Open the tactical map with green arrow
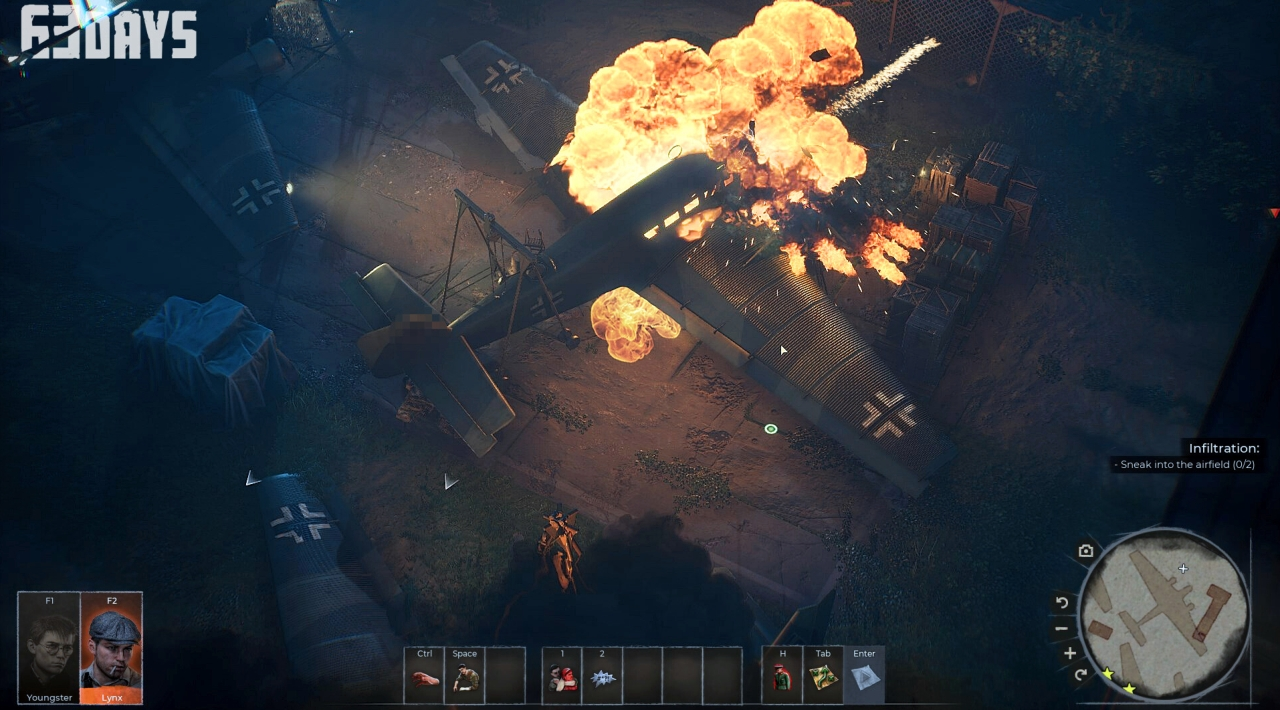The image size is (1280, 710). click(x=823, y=676)
